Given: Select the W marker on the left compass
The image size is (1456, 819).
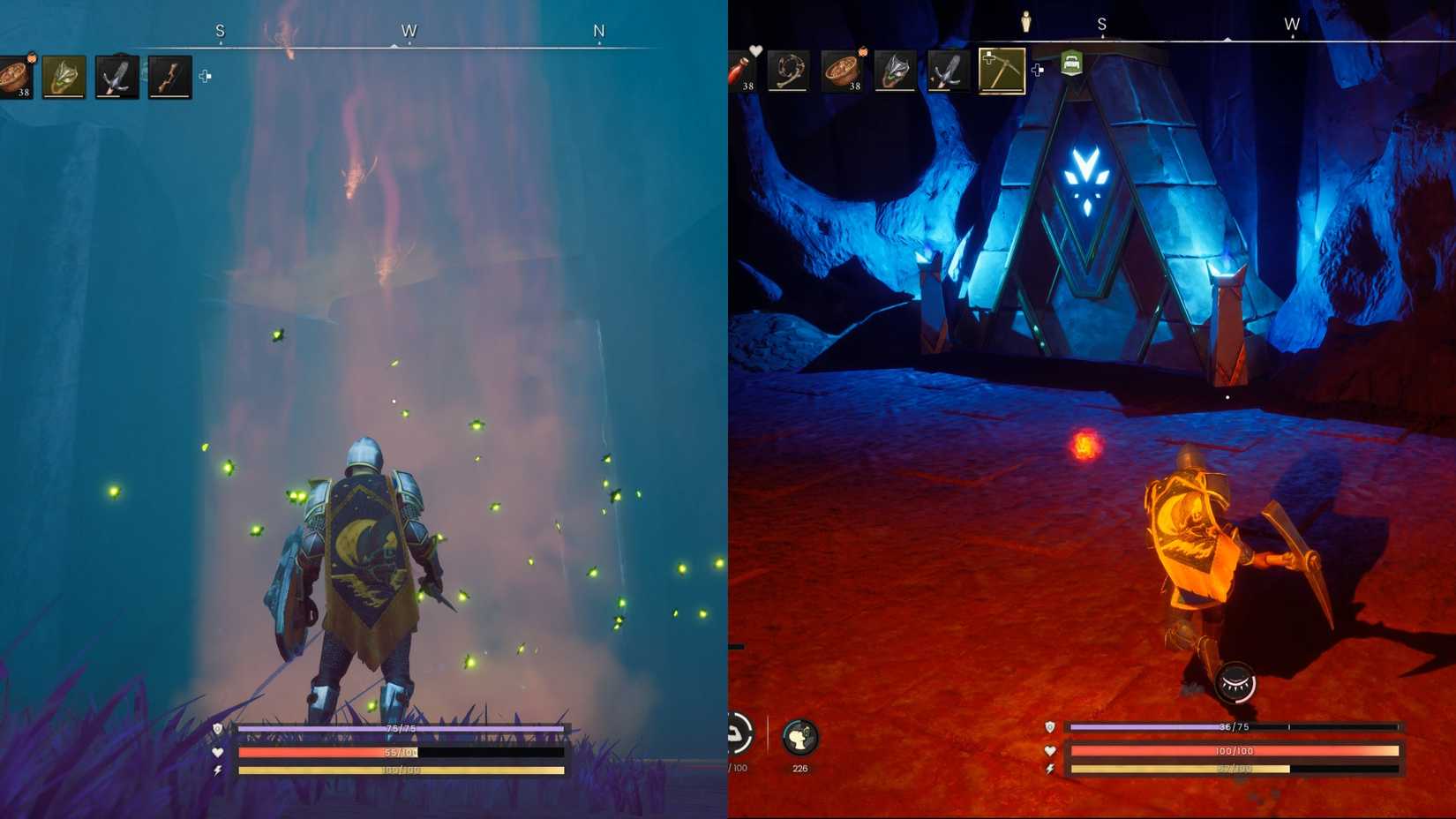Looking at the screenshot, I should tap(409, 29).
